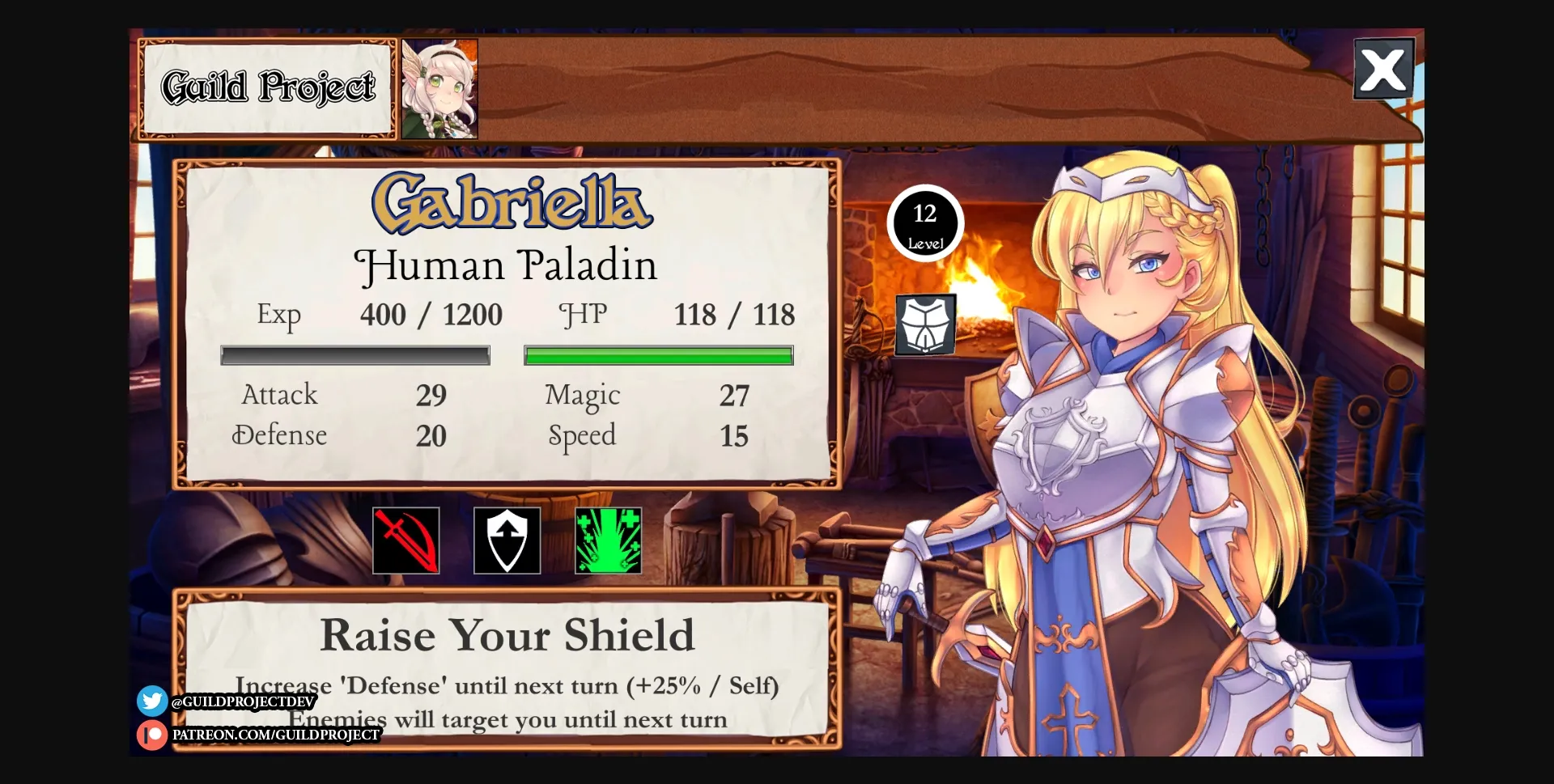Click the Patreon icon
This screenshot has height=784, width=1554.
pyautogui.click(x=151, y=735)
